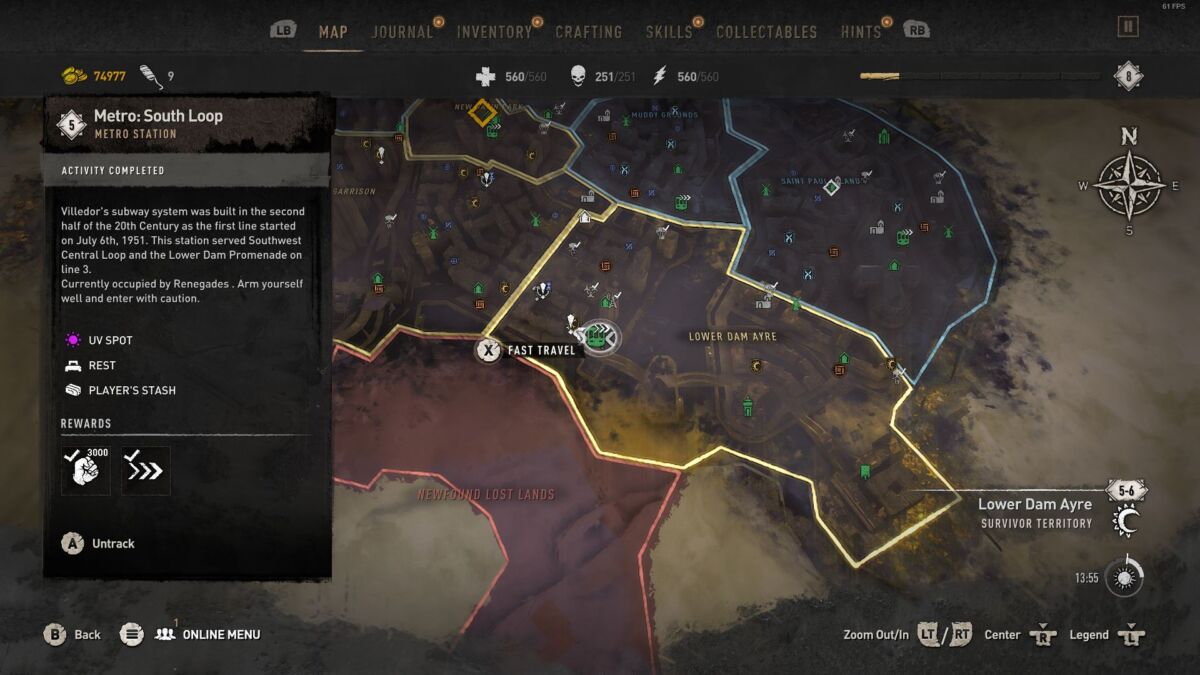The width and height of the screenshot is (1200, 675).
Task: Go to the Crafting tab
Action: 588,32
